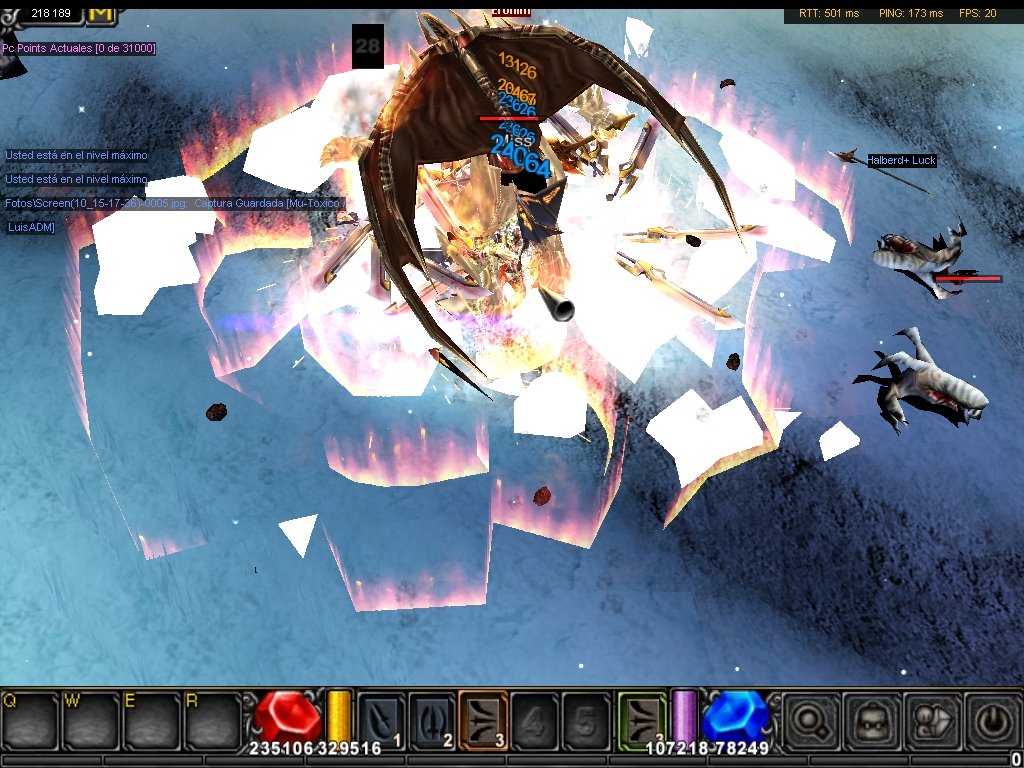The image size is (1024, 768).
Task: Activate the trident skill in slot 2
Action: [432, 717]
